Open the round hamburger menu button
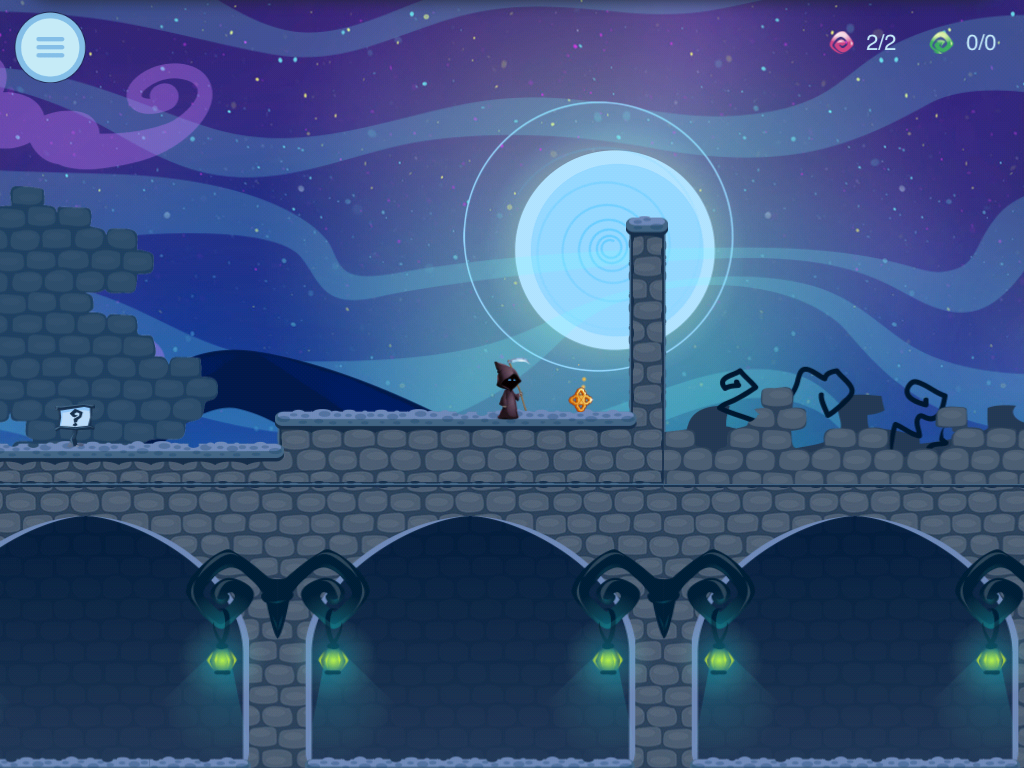 coord(50,47)
